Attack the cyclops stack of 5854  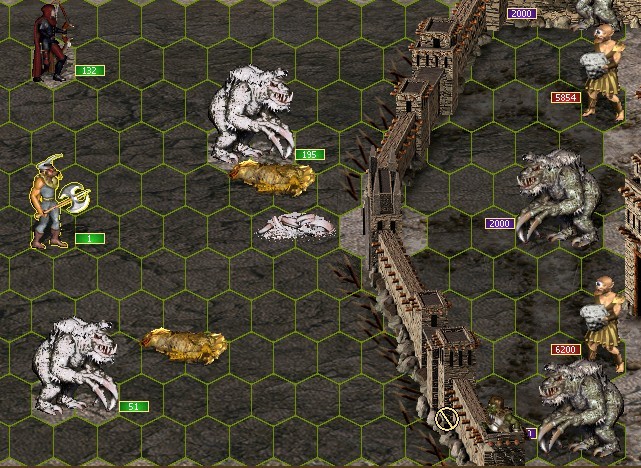605,72
